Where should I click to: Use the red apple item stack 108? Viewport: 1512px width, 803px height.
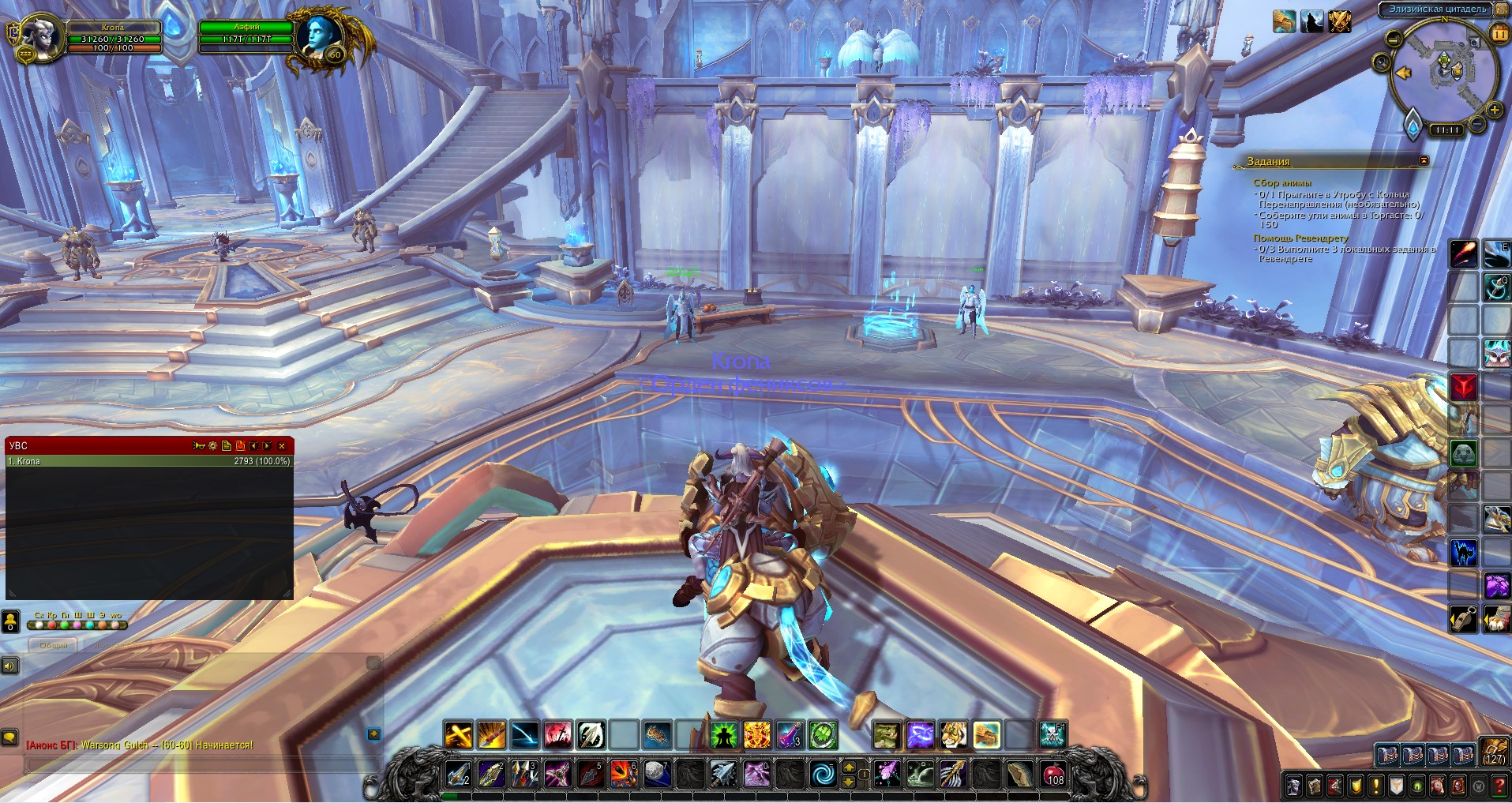(1054, 774)
